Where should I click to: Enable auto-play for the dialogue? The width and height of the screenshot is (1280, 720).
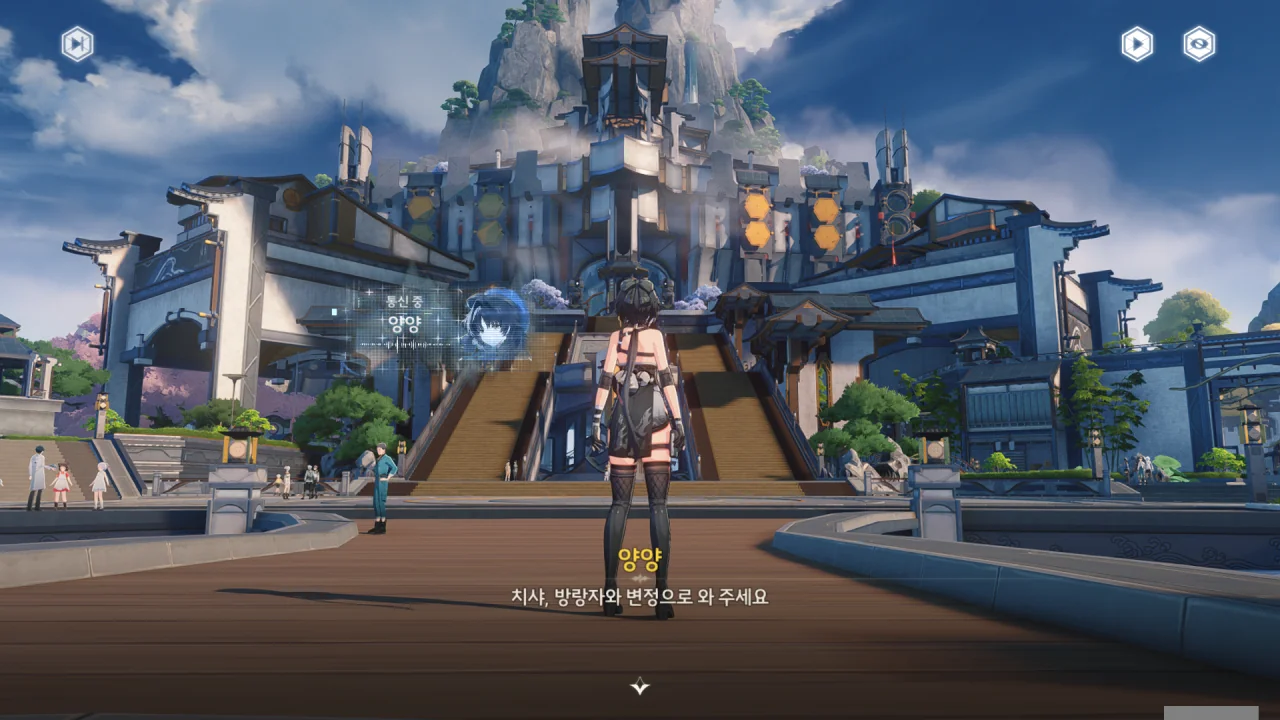point(1137,44)
